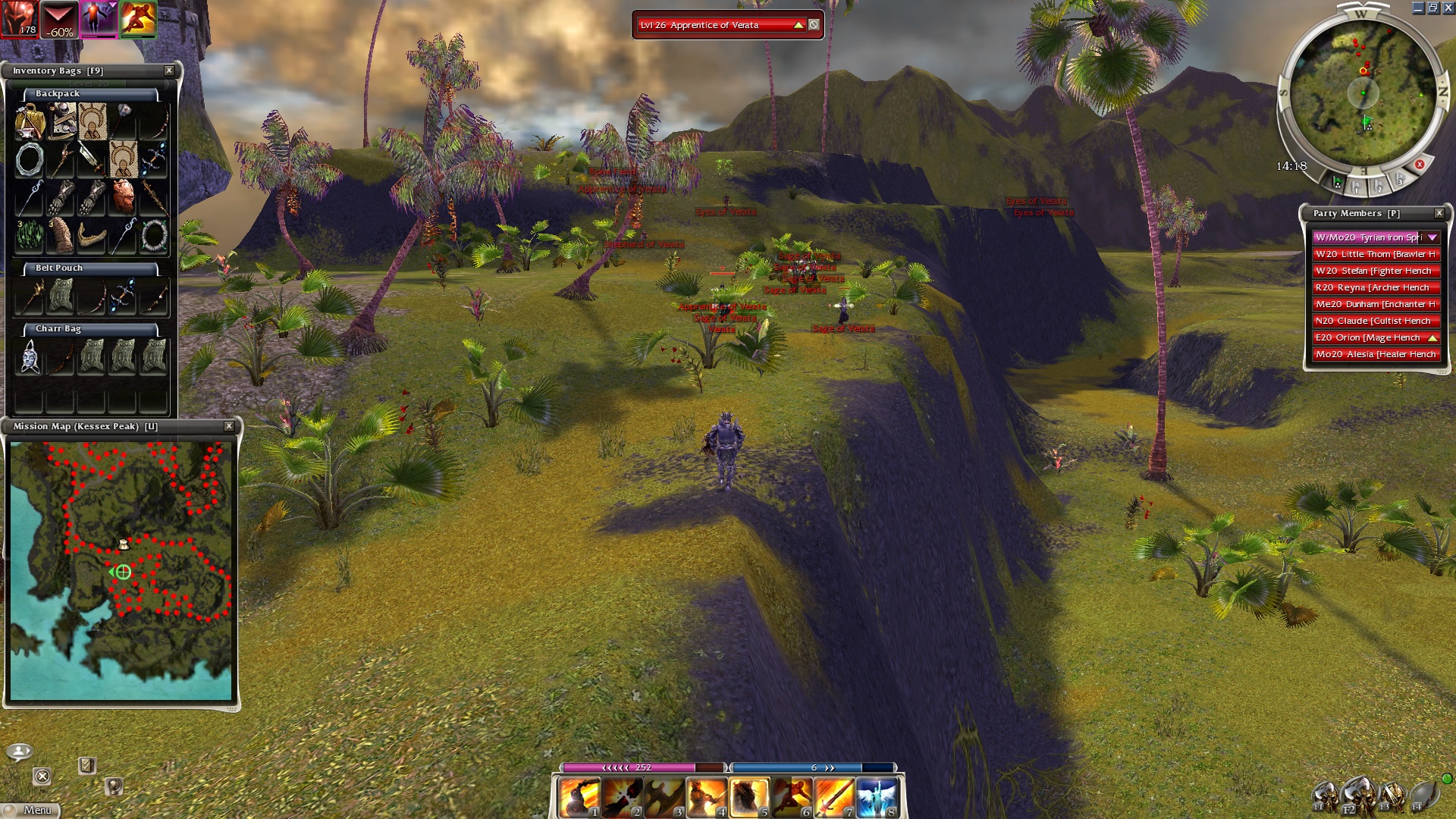Close the Mission Map window
Viewport: 1456px width, 819px height.
(x=229, y=426)
